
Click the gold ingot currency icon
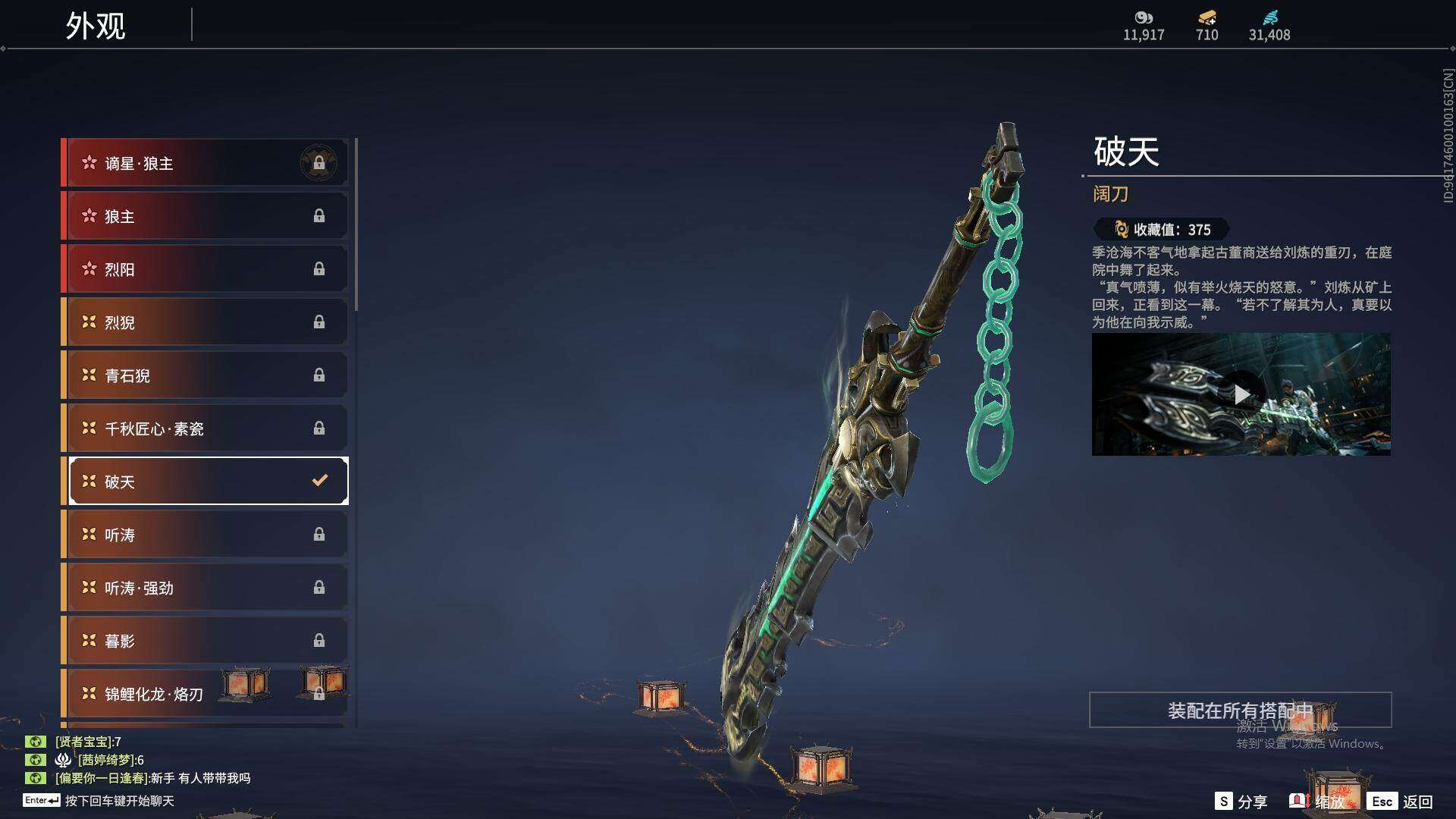click(1207, 18)
